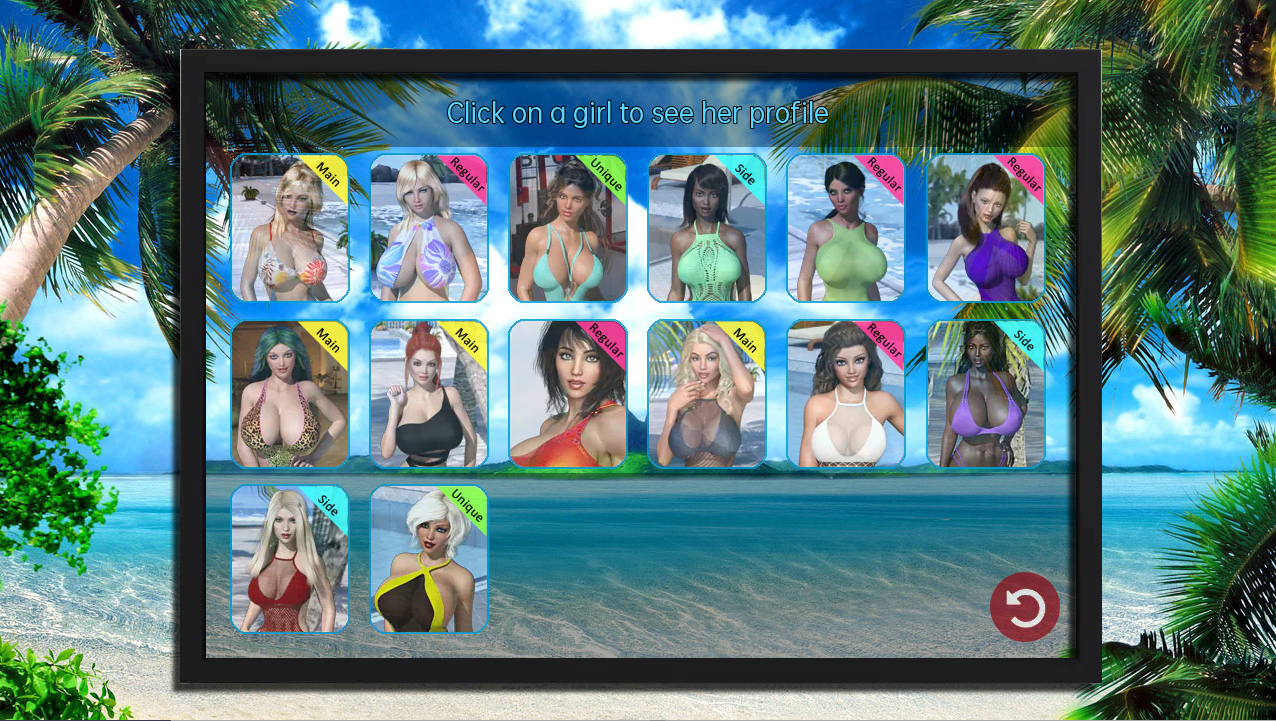Select the card with white halter top

(846, 394)
